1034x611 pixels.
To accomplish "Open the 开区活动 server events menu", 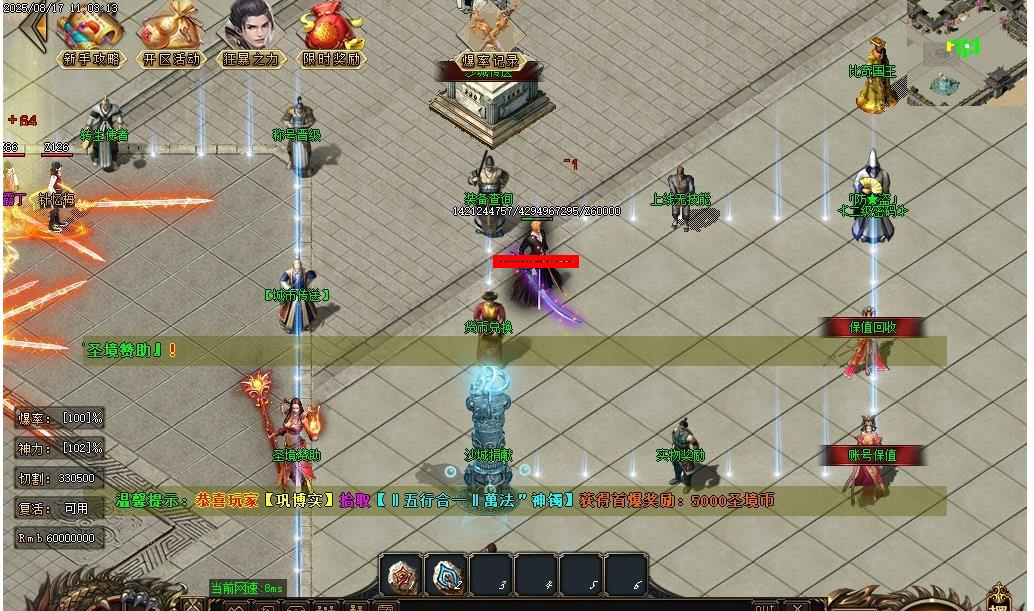I will 171,36.
